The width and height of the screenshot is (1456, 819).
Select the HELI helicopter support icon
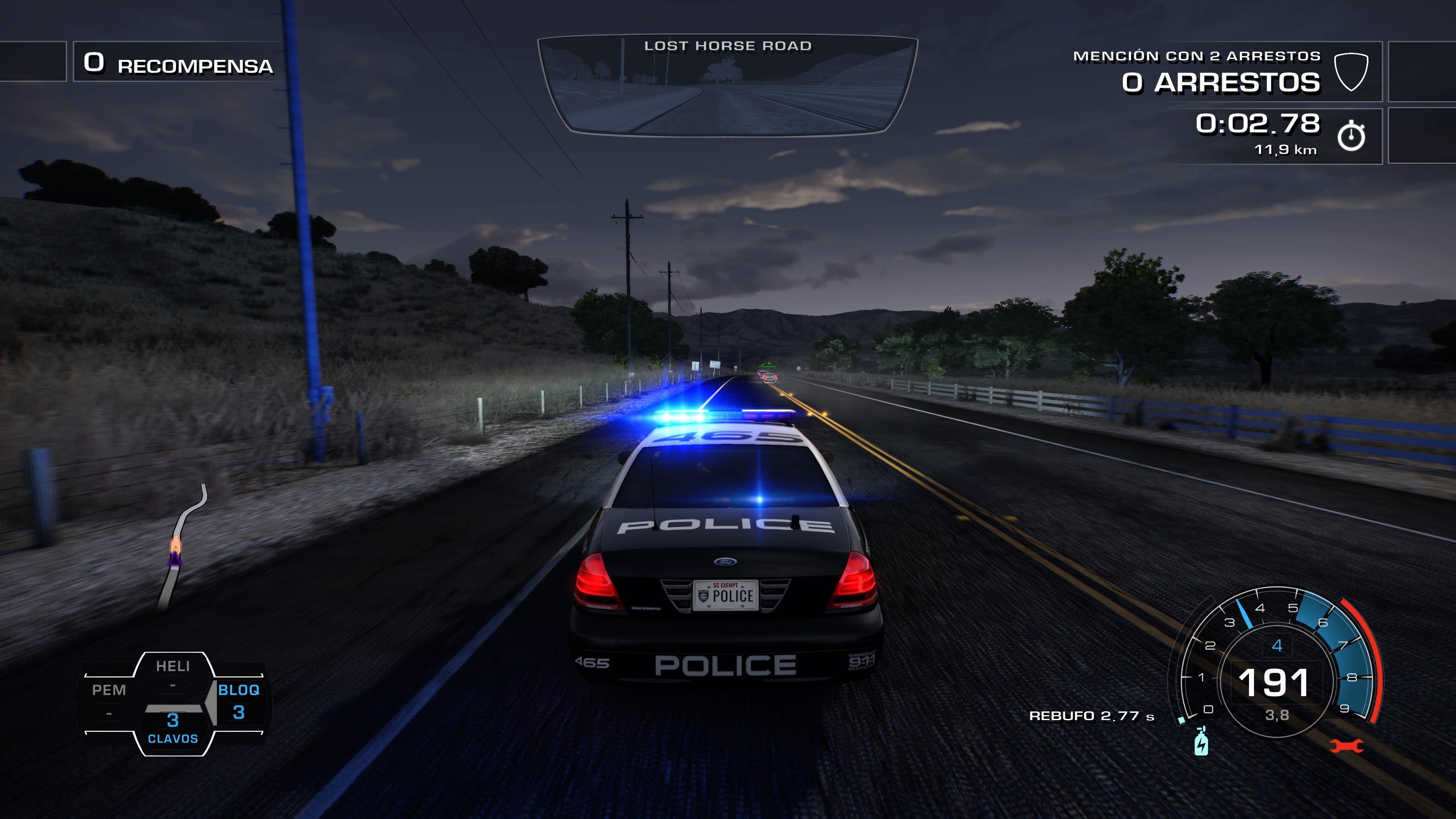tap(173, 667)
